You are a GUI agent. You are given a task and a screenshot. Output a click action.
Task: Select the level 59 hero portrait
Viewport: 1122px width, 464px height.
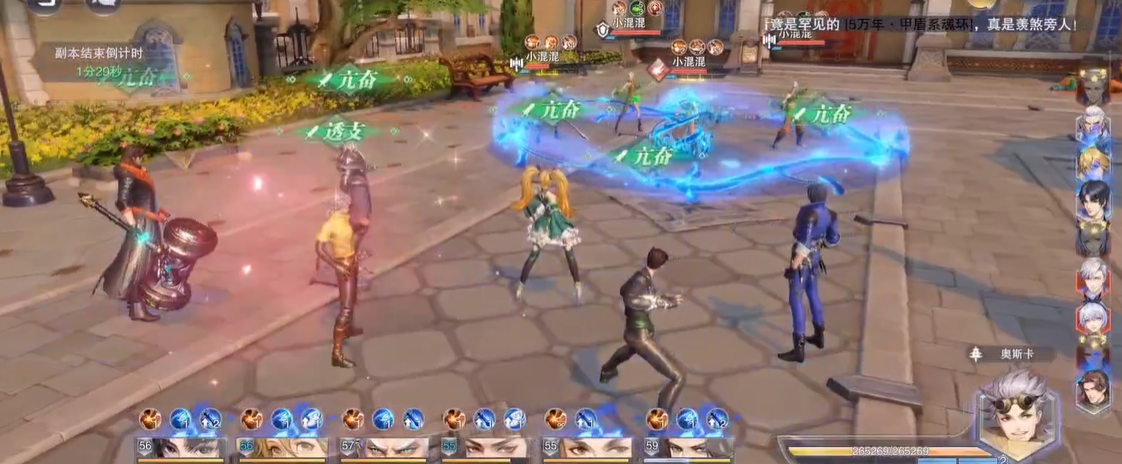click(689, 447)
